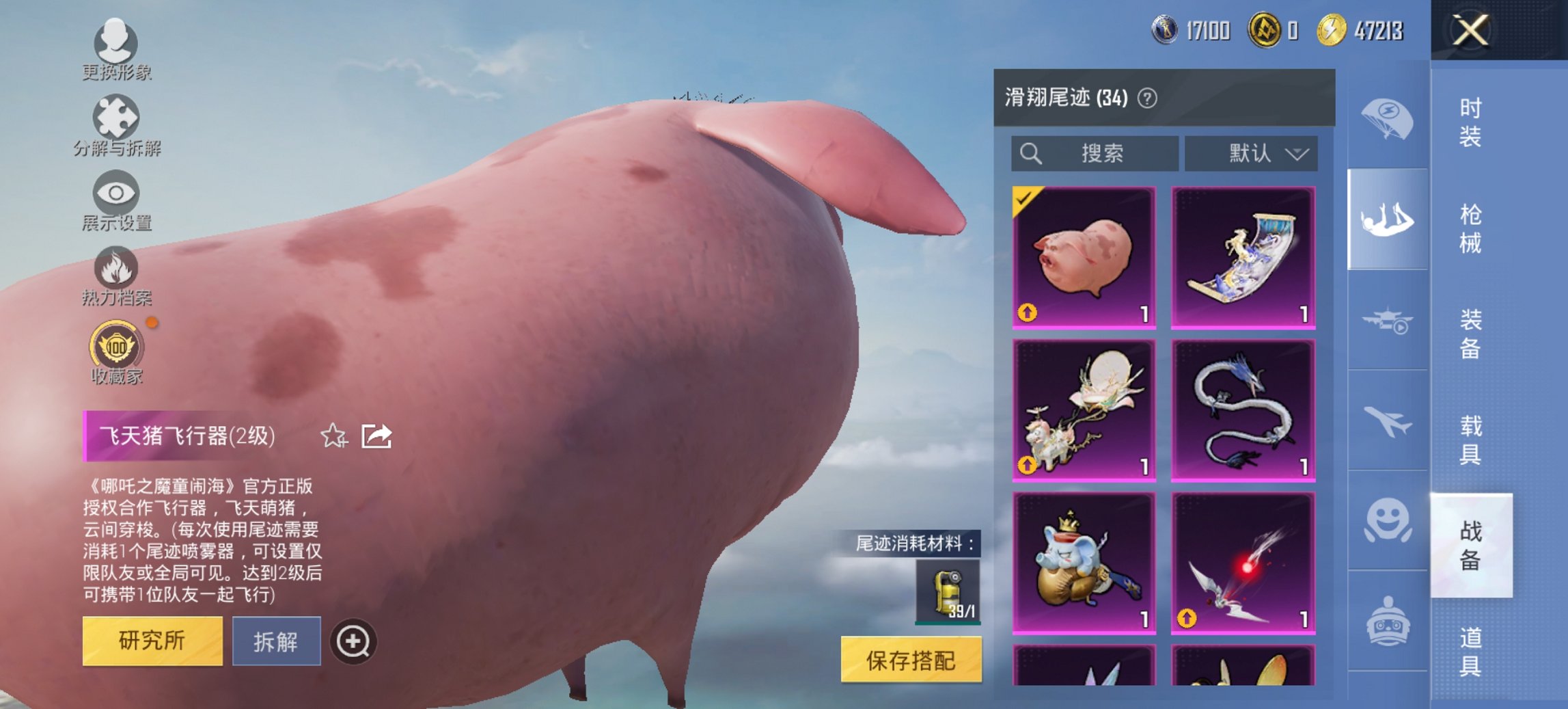
Task: Open the 分解与拆解 dismantle tool
Action: pos(116,126)
